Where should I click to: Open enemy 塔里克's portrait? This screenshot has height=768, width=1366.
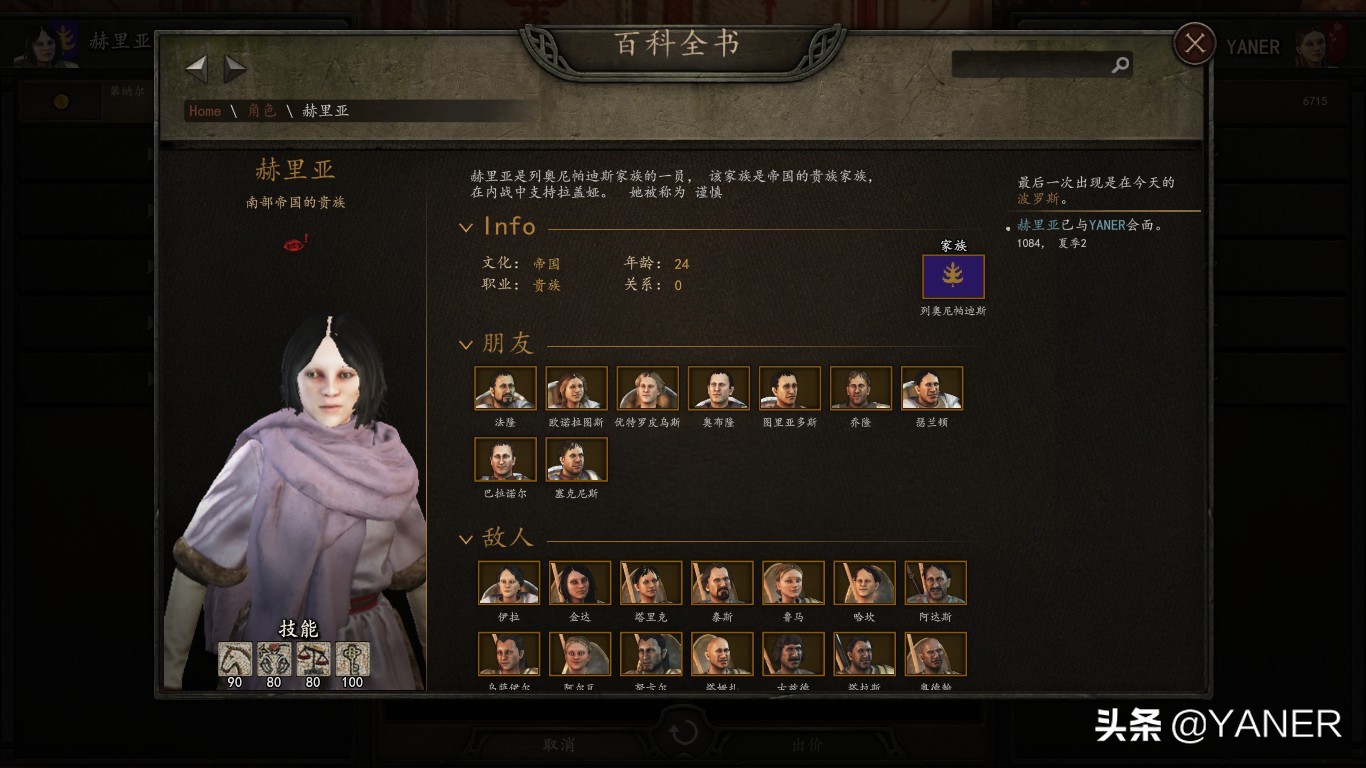[650, 581]
